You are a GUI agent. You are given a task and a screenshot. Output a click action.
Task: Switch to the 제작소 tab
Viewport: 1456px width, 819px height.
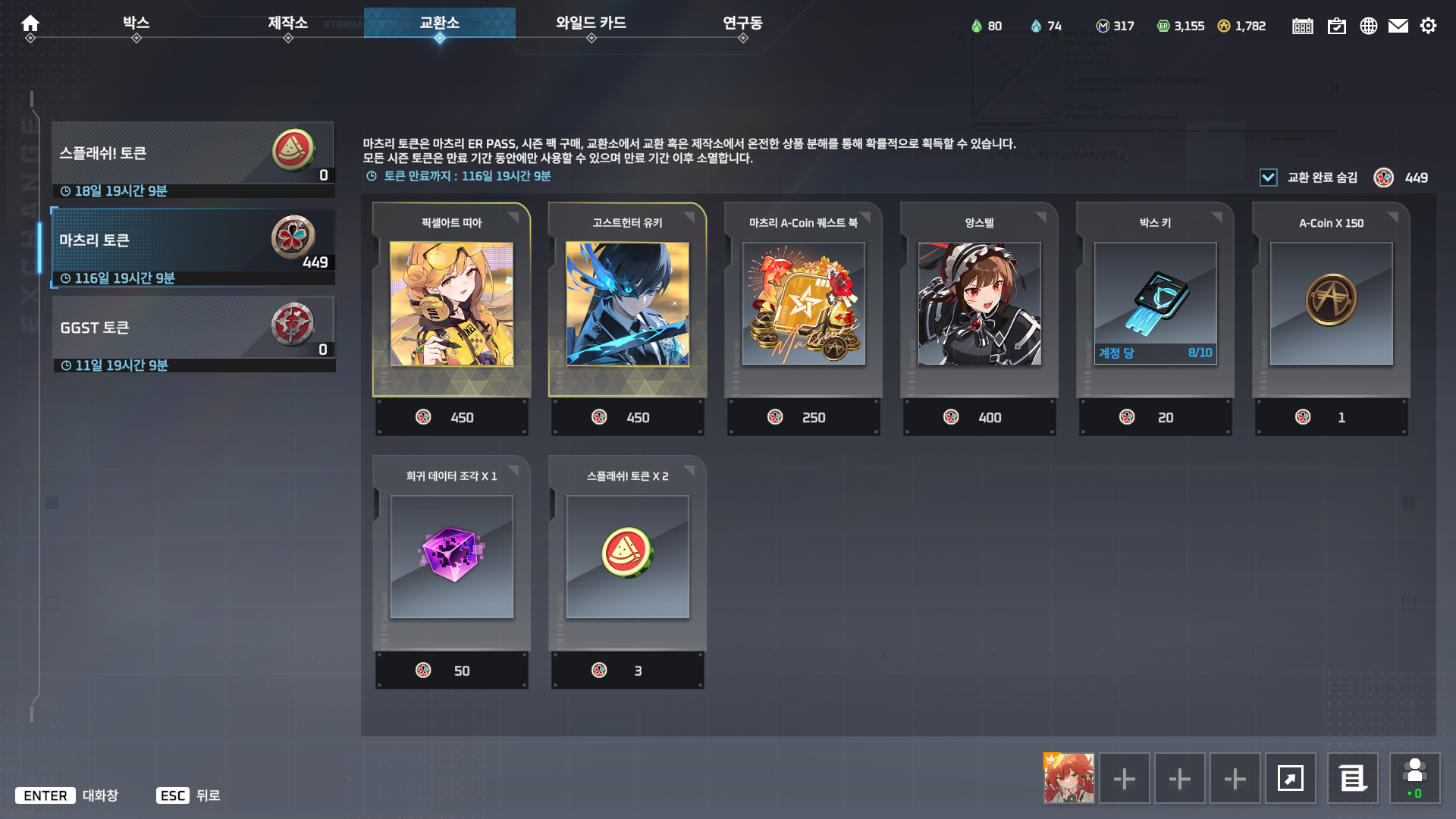[288, 23]
